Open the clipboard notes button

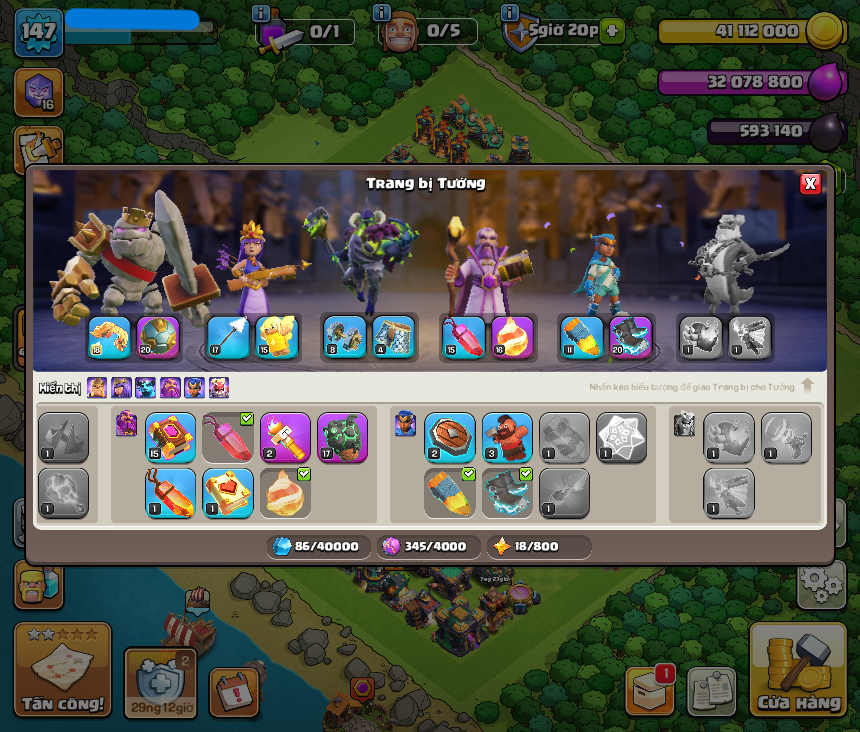712,691
